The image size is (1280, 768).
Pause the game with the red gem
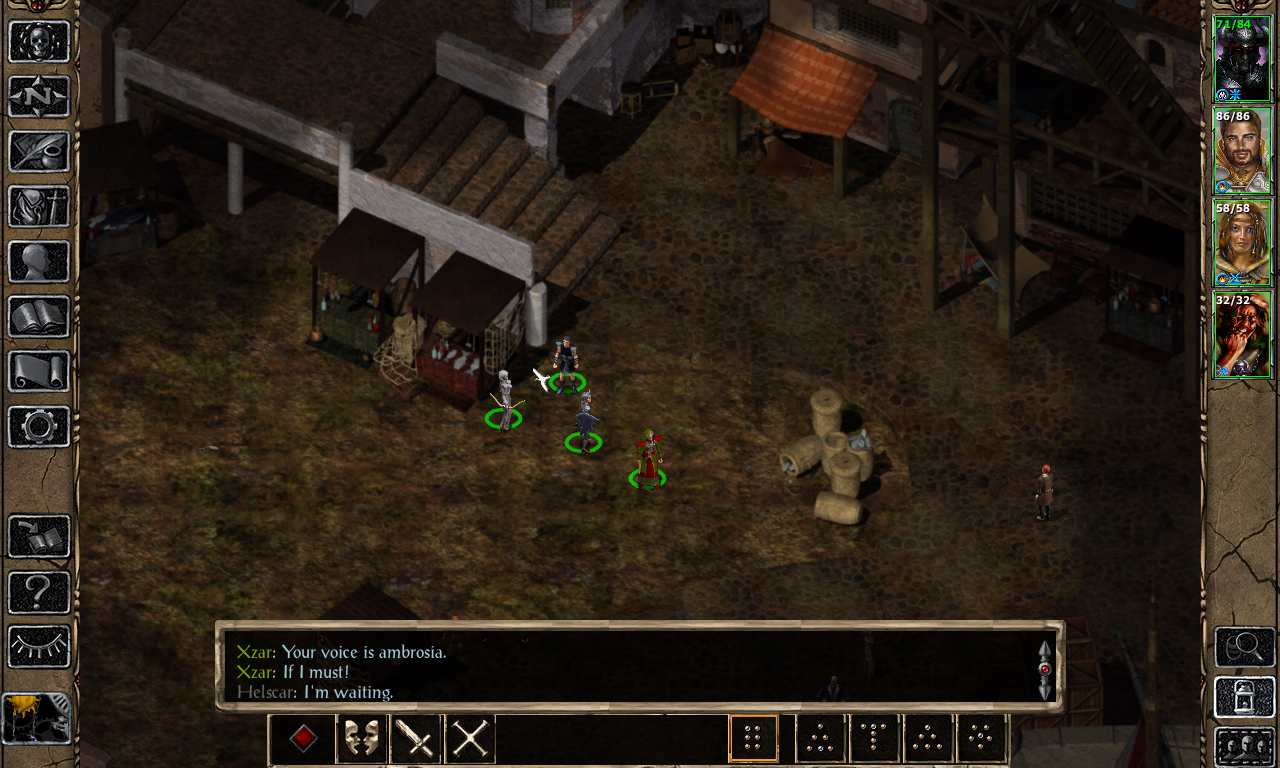point(302,737)
